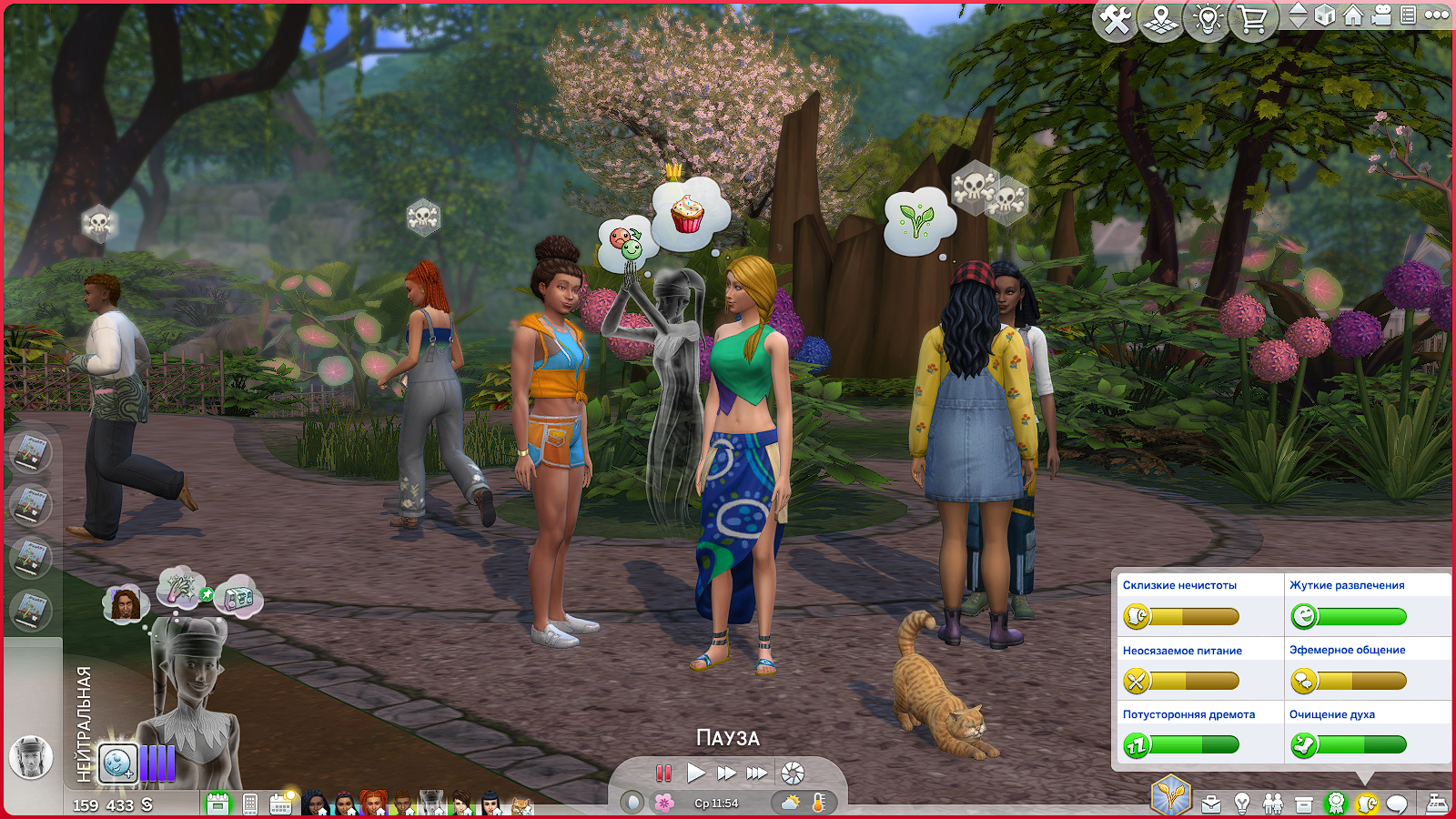Open the shopping cart store
The height and width of the screenshot is (819, 1456).
tap(1253, 19)
